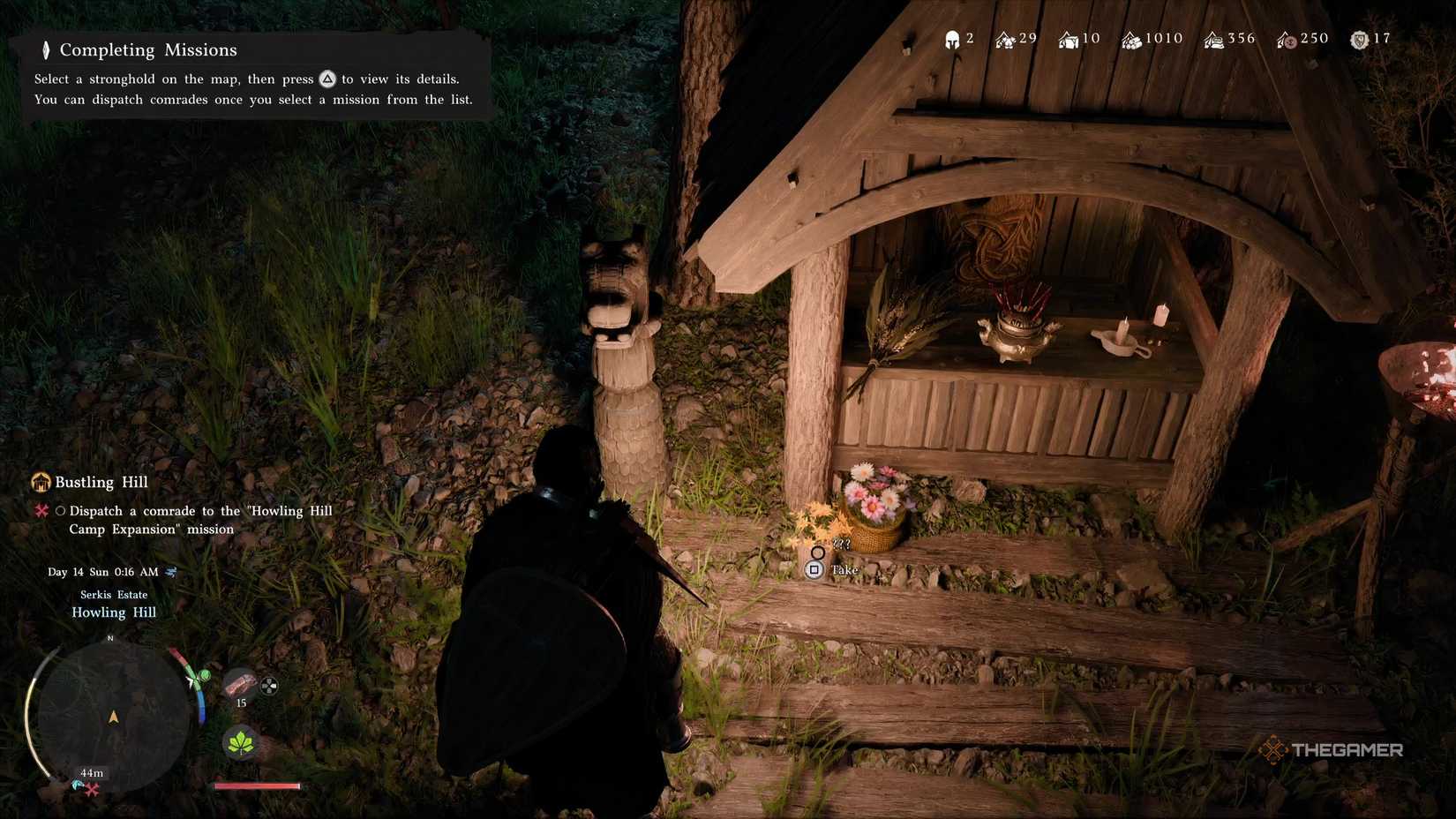Viewport: 1456px width, 819px height.
Task: Toggle the red cross mission tracker marker
Action: point(40,510)
